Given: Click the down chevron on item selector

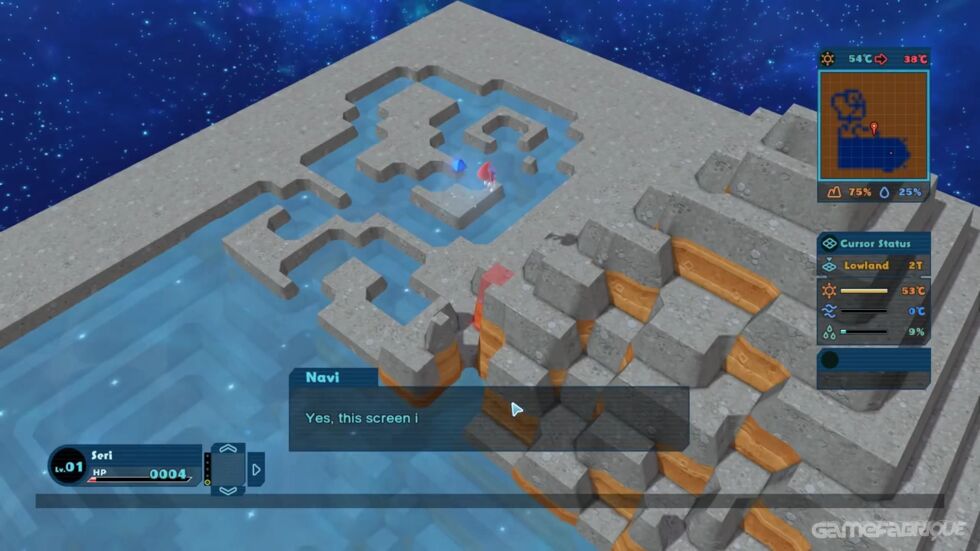Looking at the screenshot, I should click(228, 490).
